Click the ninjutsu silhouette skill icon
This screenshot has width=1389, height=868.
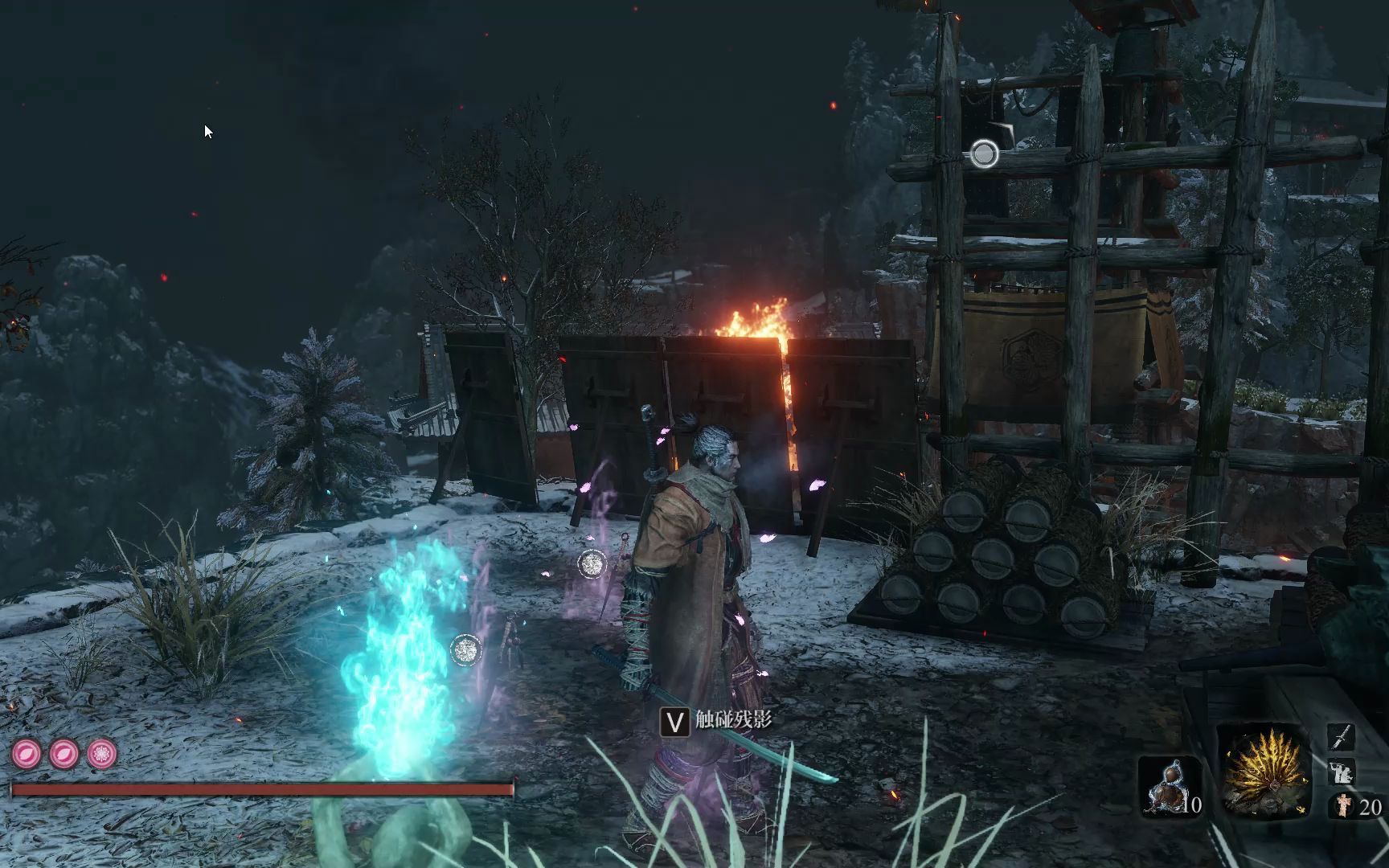pos(1342,772)
